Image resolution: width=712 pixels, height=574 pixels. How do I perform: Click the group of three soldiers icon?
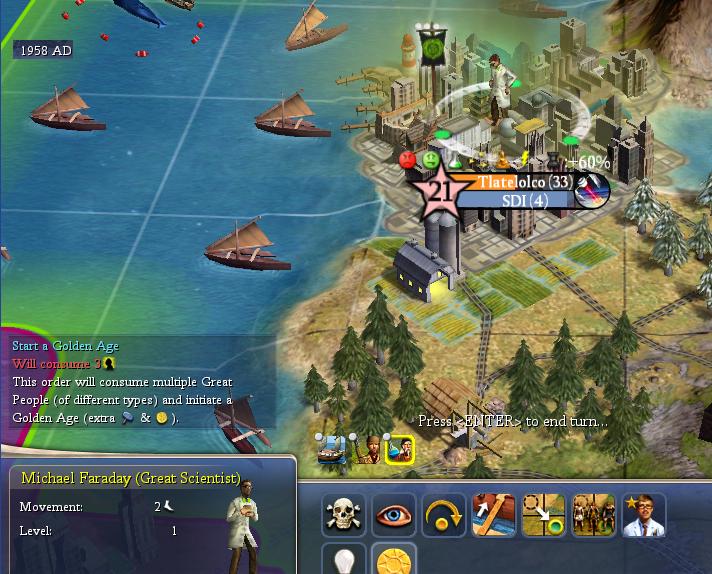(x=594, y=516)
